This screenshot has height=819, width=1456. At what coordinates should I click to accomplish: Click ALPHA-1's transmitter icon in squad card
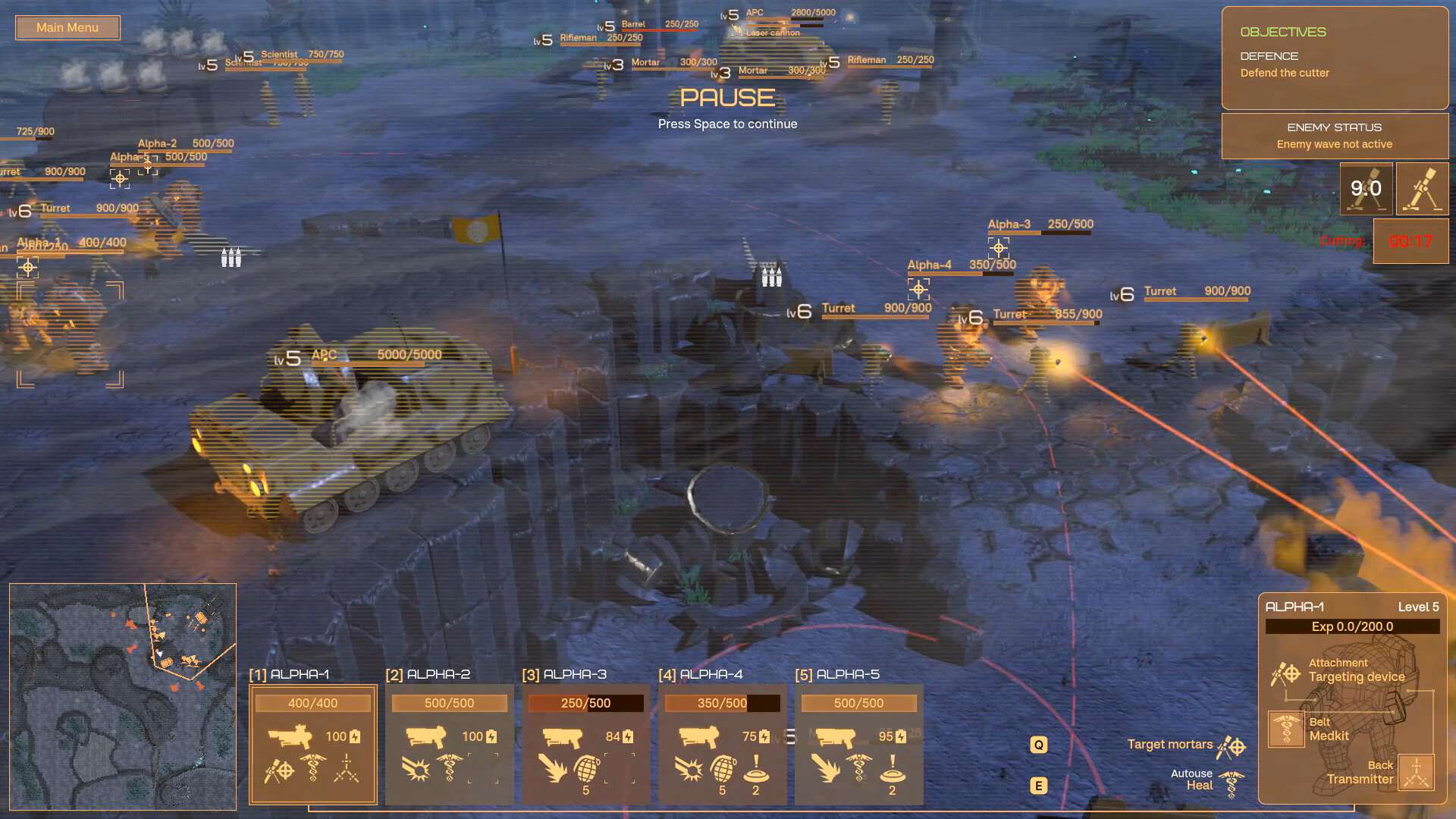tap(347, 768)
